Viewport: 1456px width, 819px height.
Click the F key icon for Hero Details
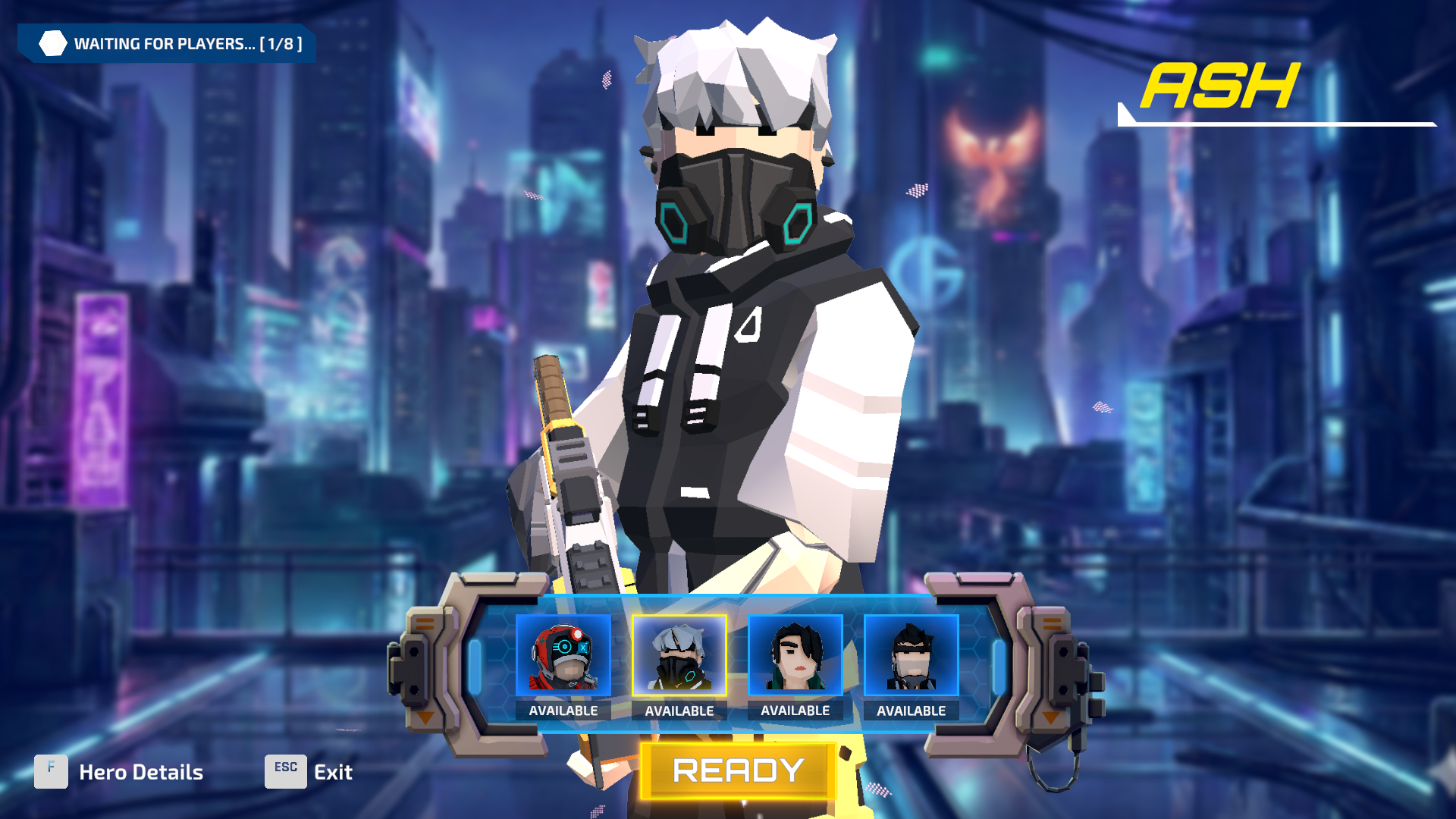50,771
